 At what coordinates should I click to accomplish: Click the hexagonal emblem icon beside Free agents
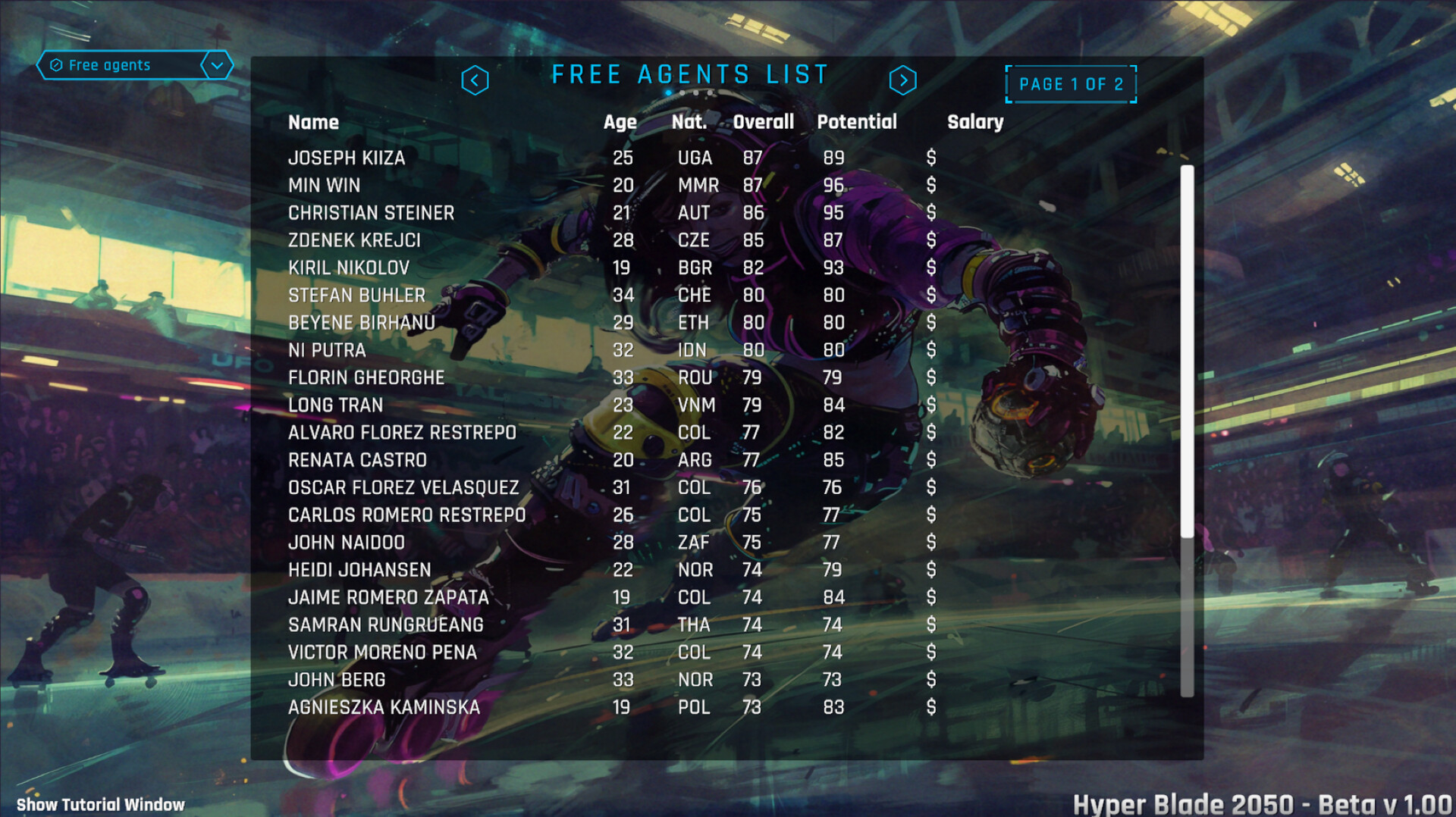(56, 65)
